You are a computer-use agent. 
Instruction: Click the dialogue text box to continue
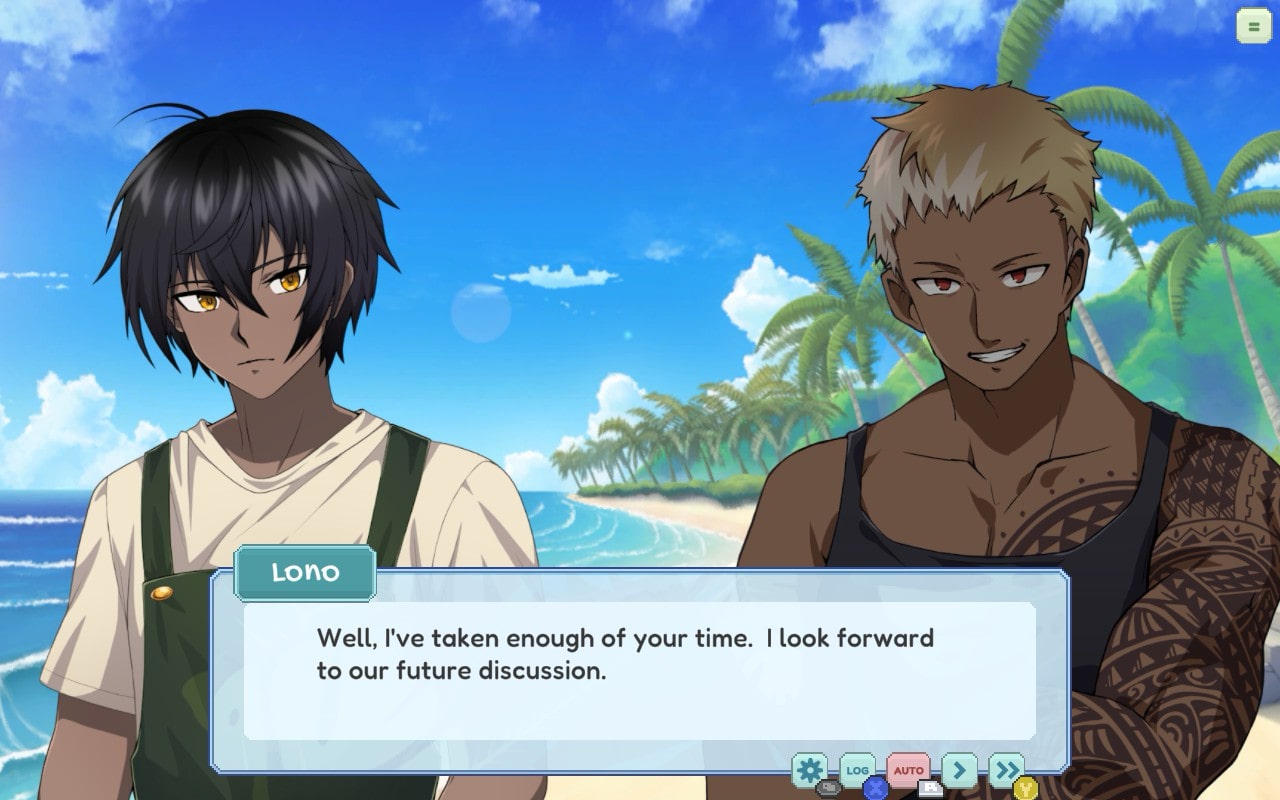coord(639,670)
